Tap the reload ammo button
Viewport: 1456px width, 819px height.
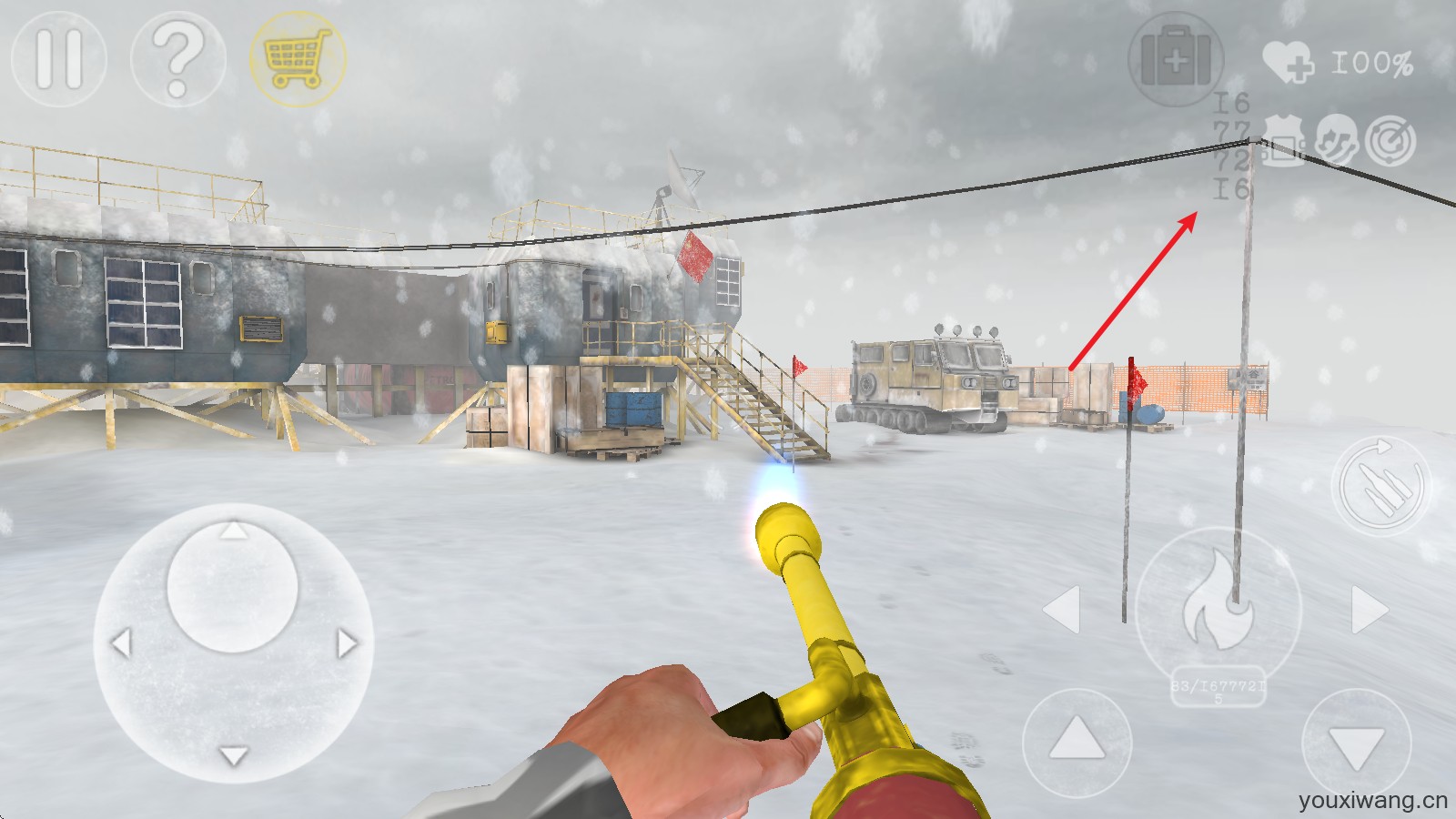[1380, 486]
